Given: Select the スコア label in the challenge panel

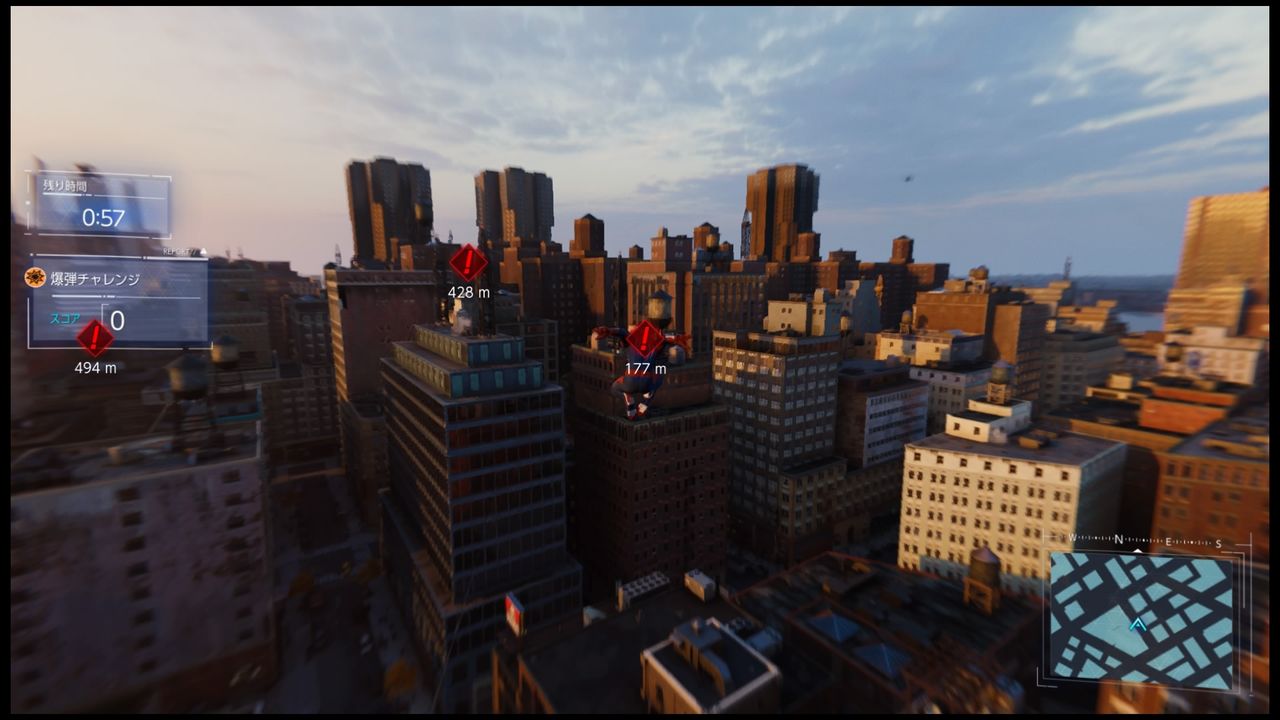Looking at the screenshot, I should click(x=66, y=318).
